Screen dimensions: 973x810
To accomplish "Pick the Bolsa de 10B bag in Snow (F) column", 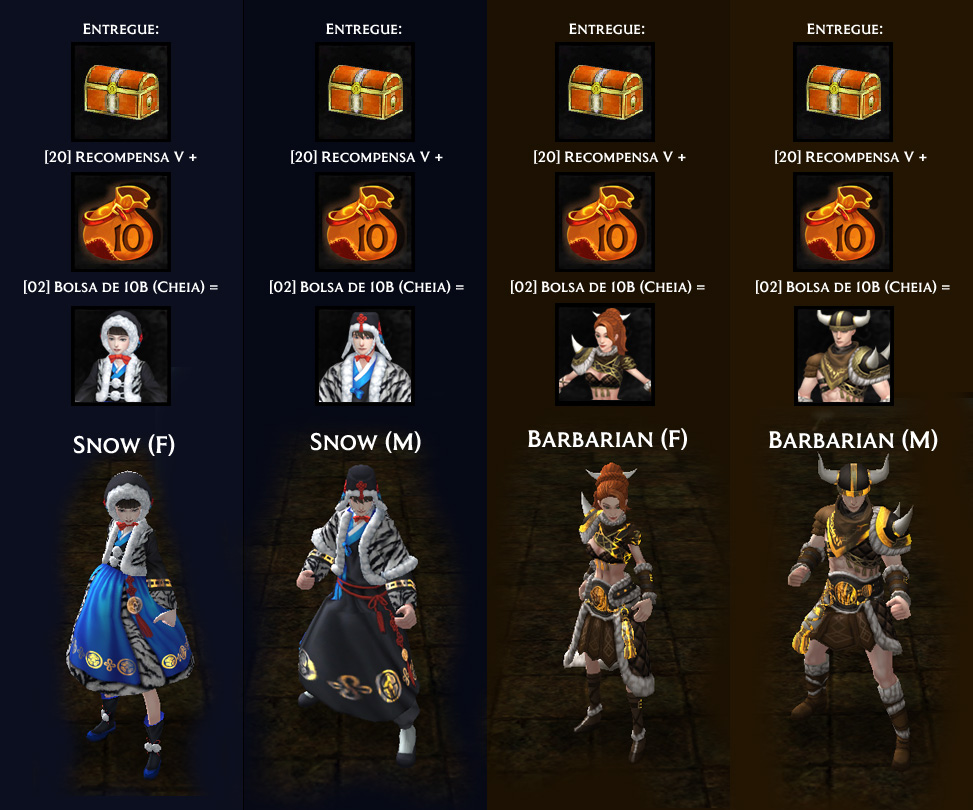I will (x=121, y=222).
